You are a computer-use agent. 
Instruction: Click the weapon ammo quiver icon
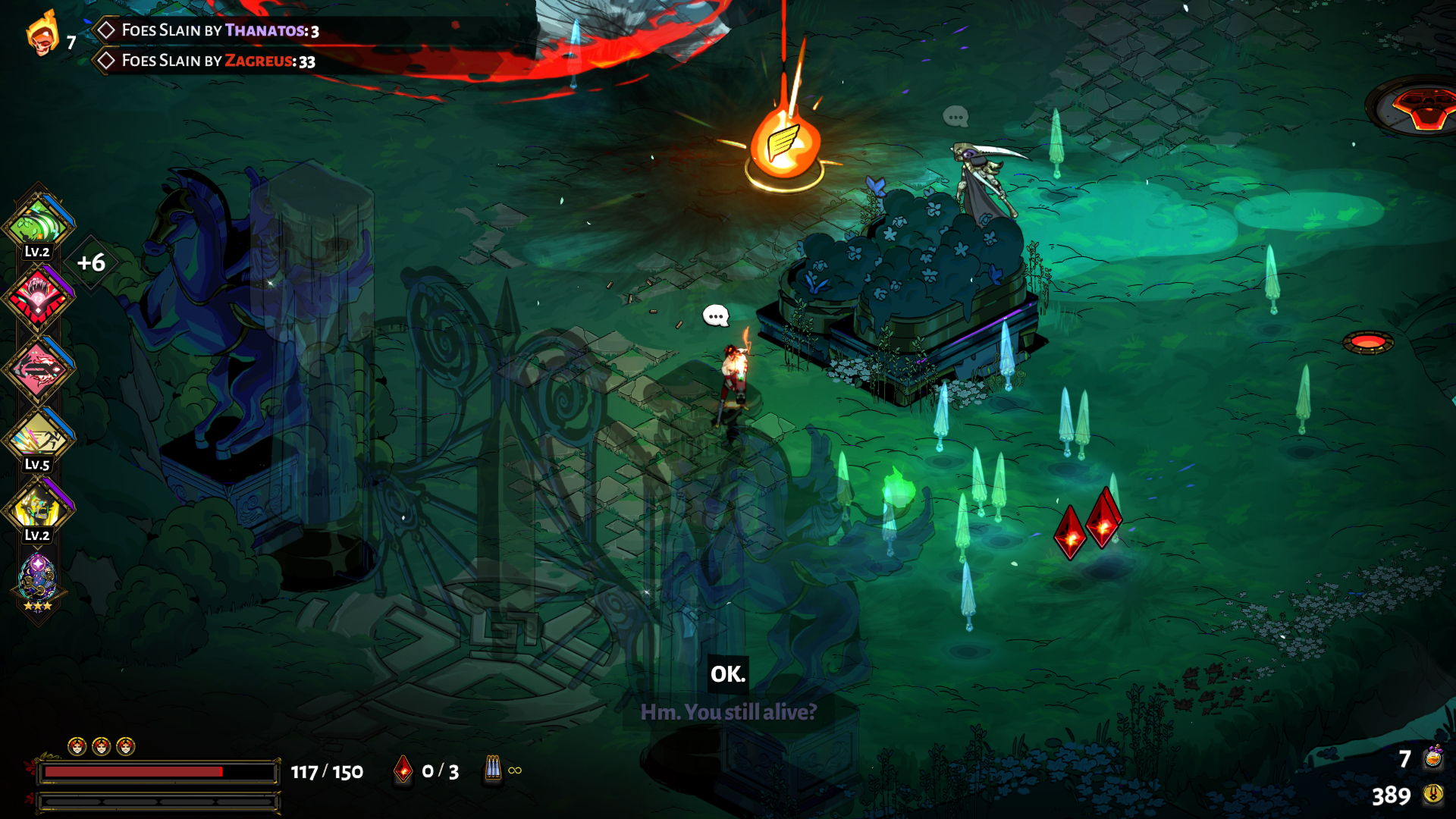click(x=493, y=770)
